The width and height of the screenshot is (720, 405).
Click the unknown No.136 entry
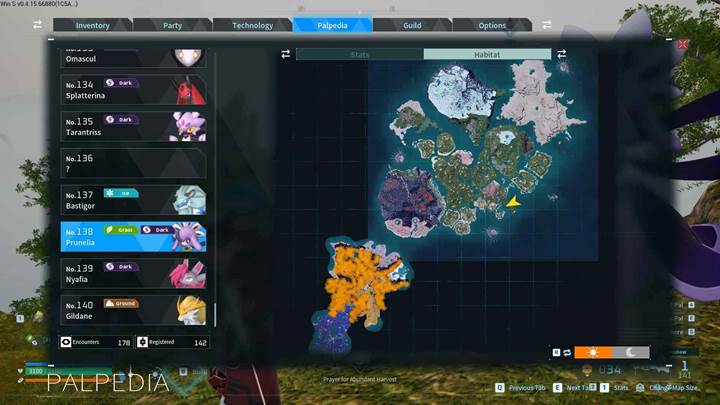[x=133, y=164]
